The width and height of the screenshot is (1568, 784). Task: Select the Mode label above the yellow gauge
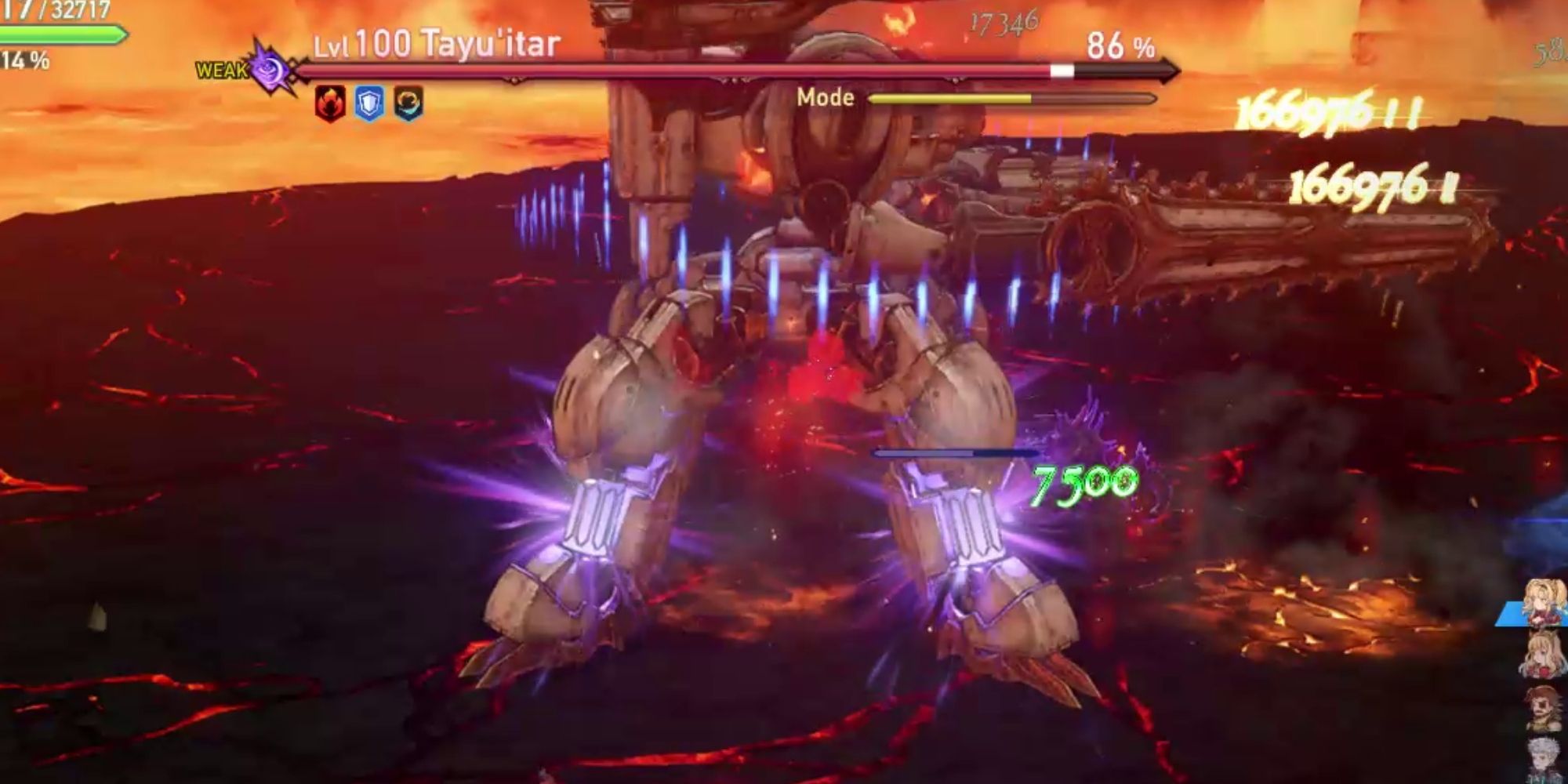825,98
